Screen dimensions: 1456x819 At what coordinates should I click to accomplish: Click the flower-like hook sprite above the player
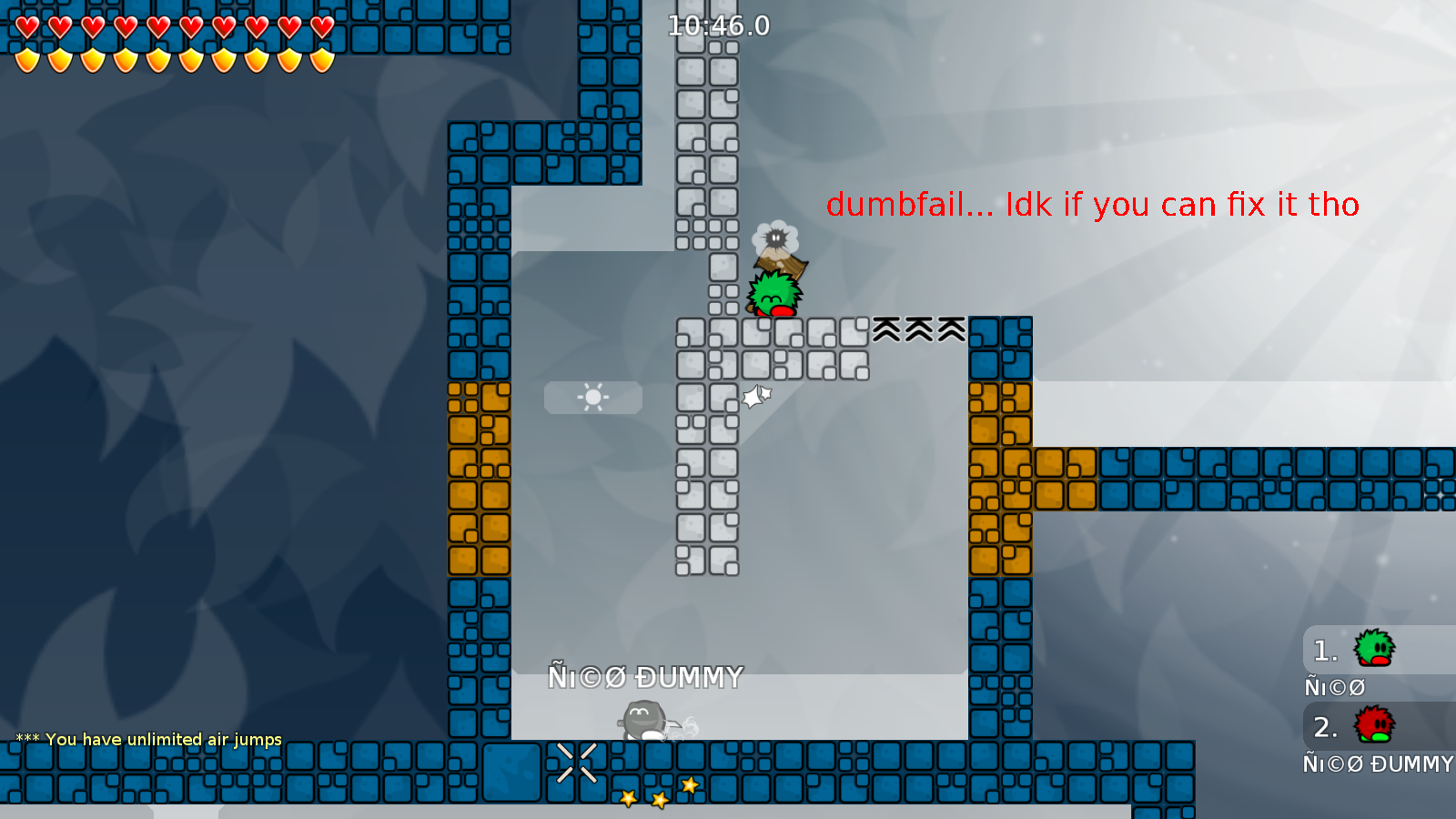[774, 238]
